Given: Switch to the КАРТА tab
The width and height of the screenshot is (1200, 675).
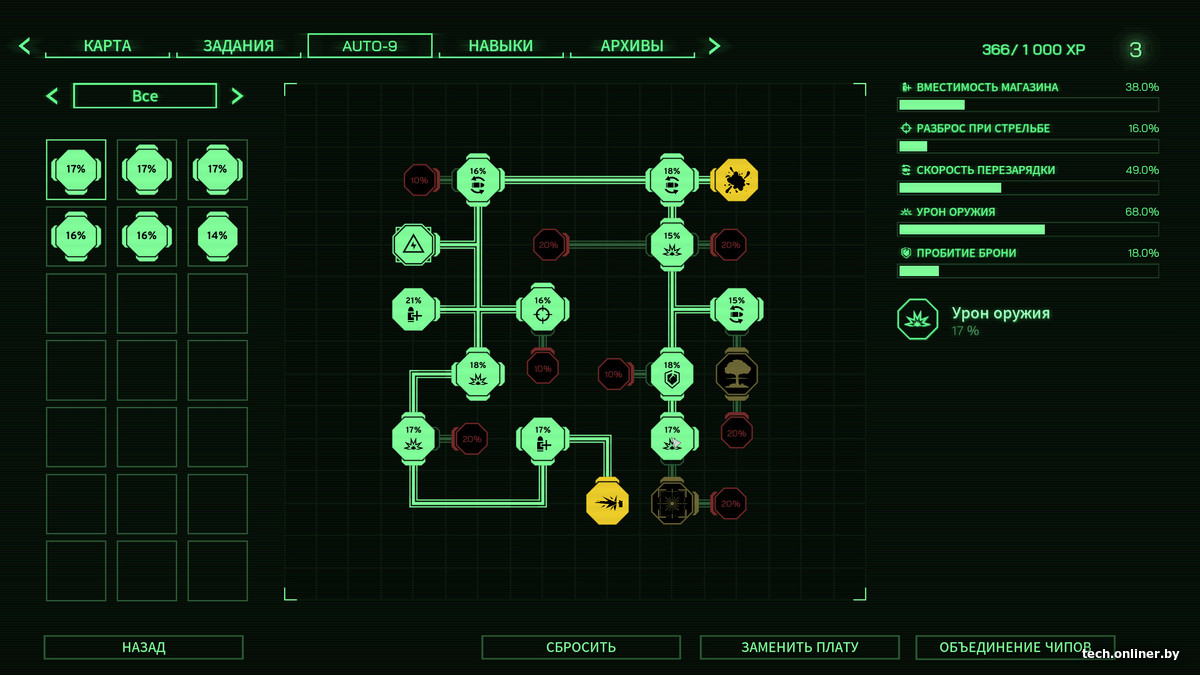Looking at the screenshot, I should point(108,46).
